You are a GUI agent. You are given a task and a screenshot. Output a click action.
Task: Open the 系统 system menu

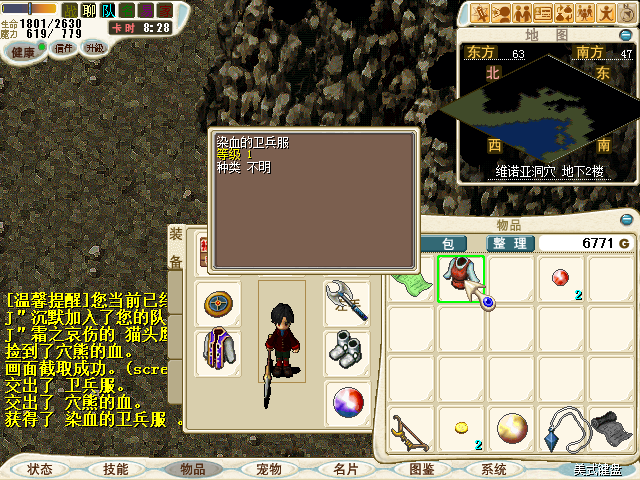point(494,468)
